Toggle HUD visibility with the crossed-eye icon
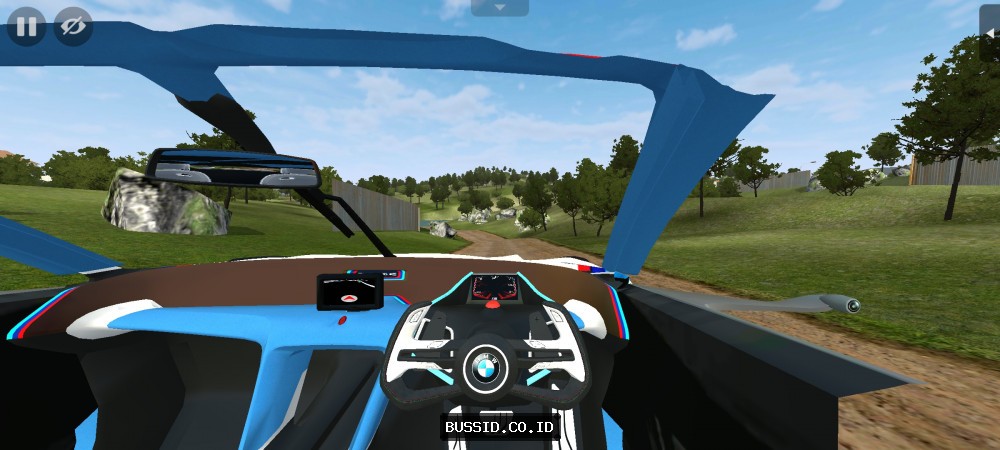1000x450 pixels. [72, 26]
